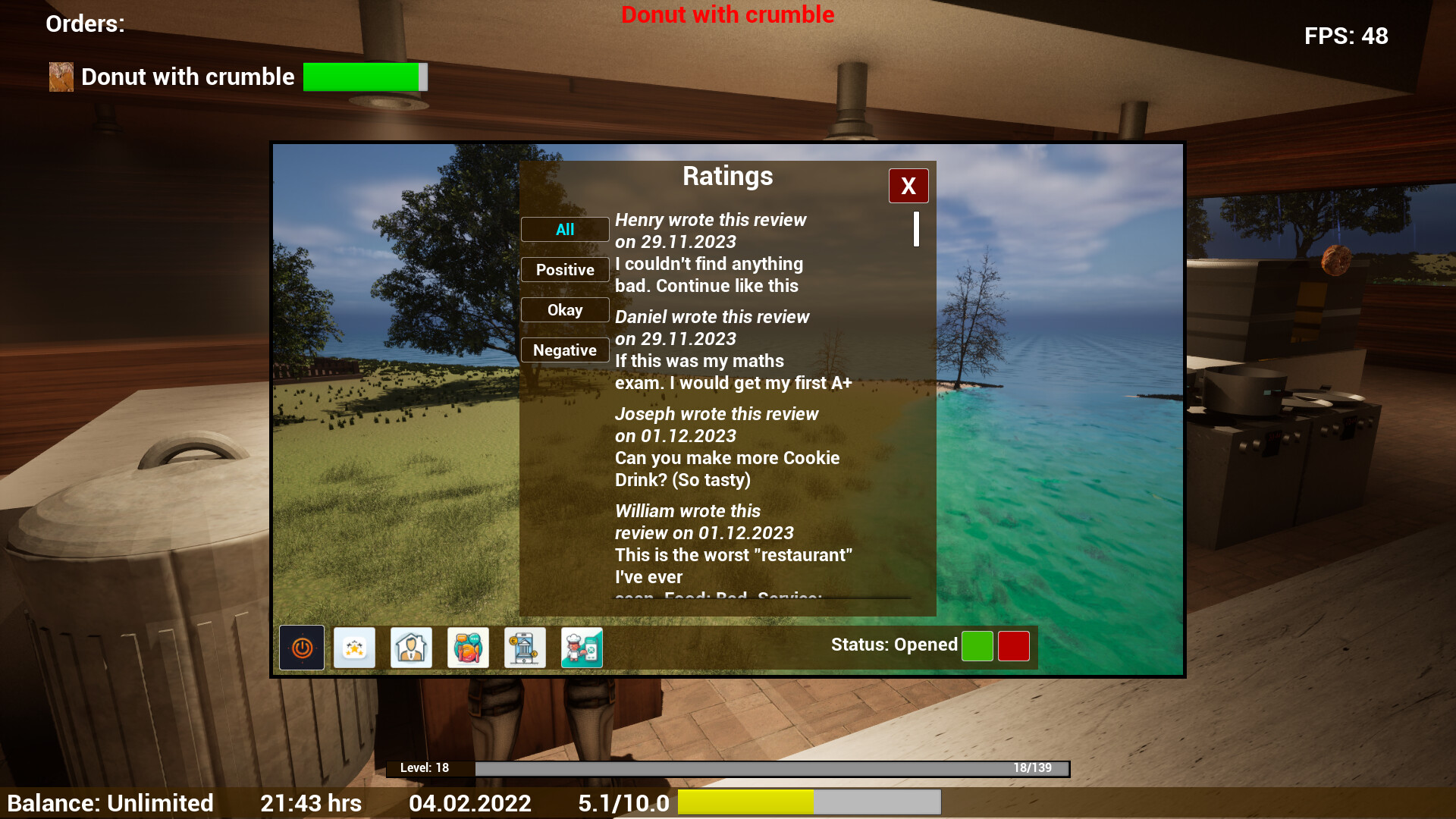
Task: Open the bank finances icon
Action: click(x=525, y=647)
